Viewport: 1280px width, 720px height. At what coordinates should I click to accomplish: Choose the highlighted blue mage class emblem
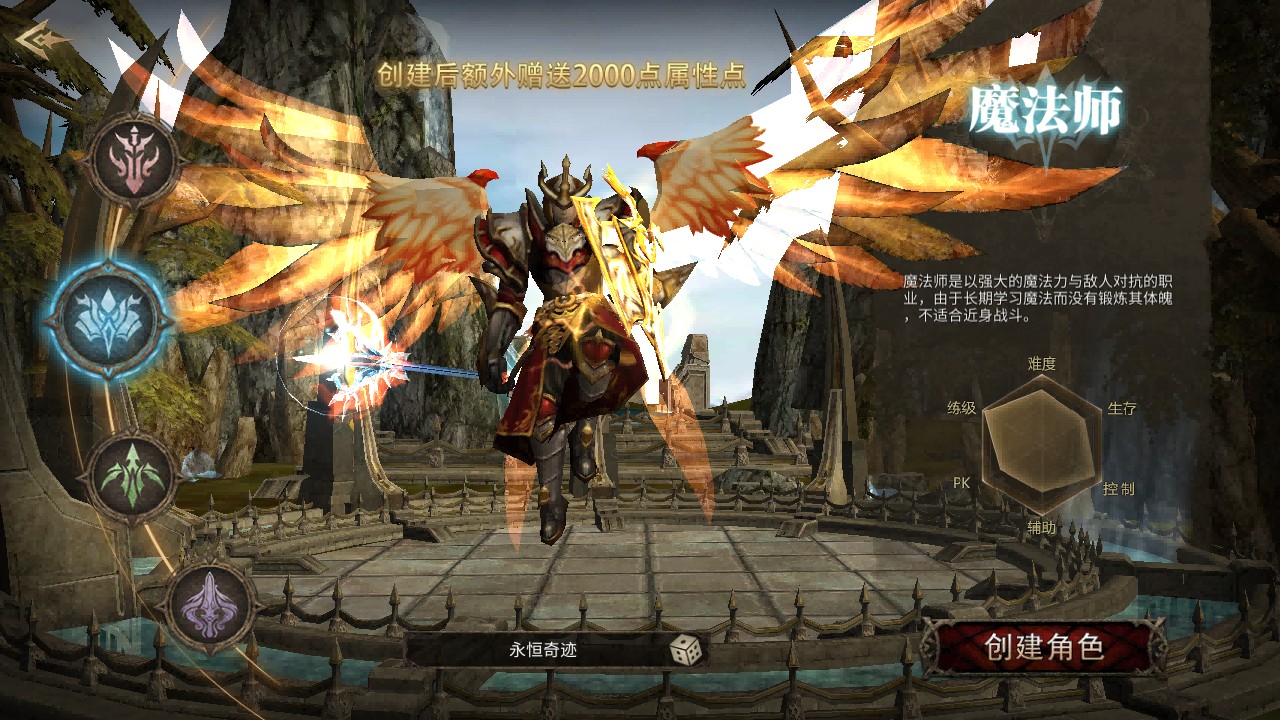tap(107, 319)
